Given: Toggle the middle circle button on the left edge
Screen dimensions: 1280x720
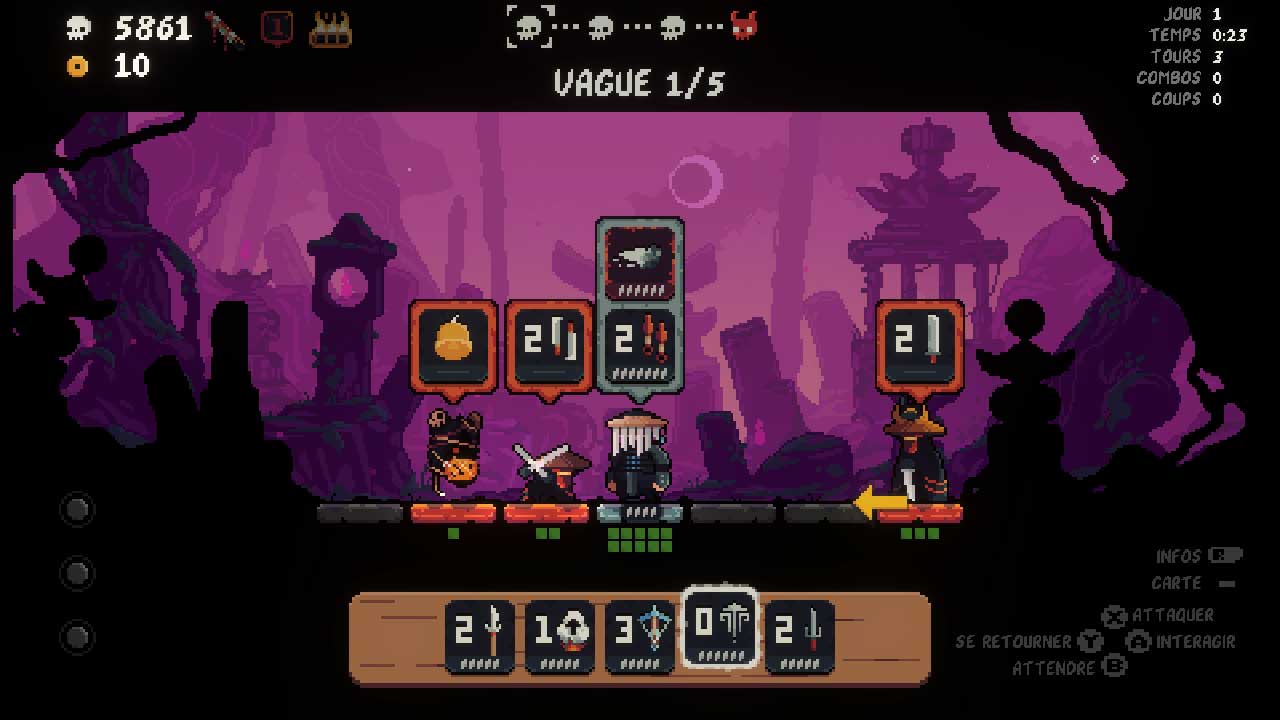Looking at the screenshot, I should point(77,574).
